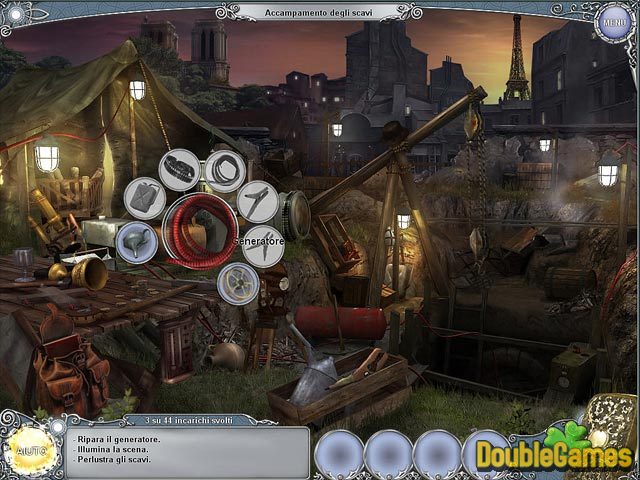Open the MENU button

pos(611,21)
